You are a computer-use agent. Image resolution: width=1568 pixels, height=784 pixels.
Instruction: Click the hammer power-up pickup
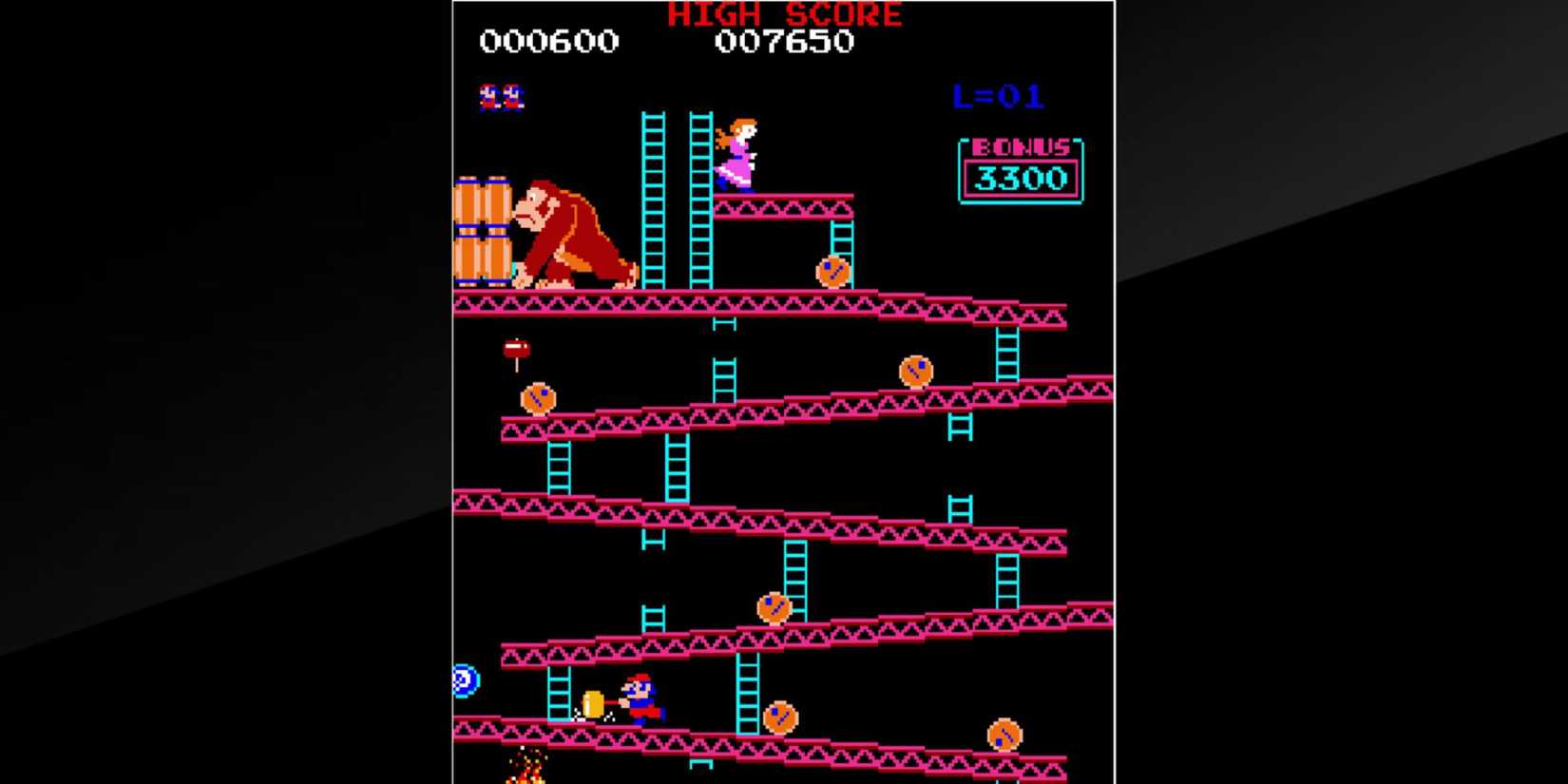(x=516, y=350)
